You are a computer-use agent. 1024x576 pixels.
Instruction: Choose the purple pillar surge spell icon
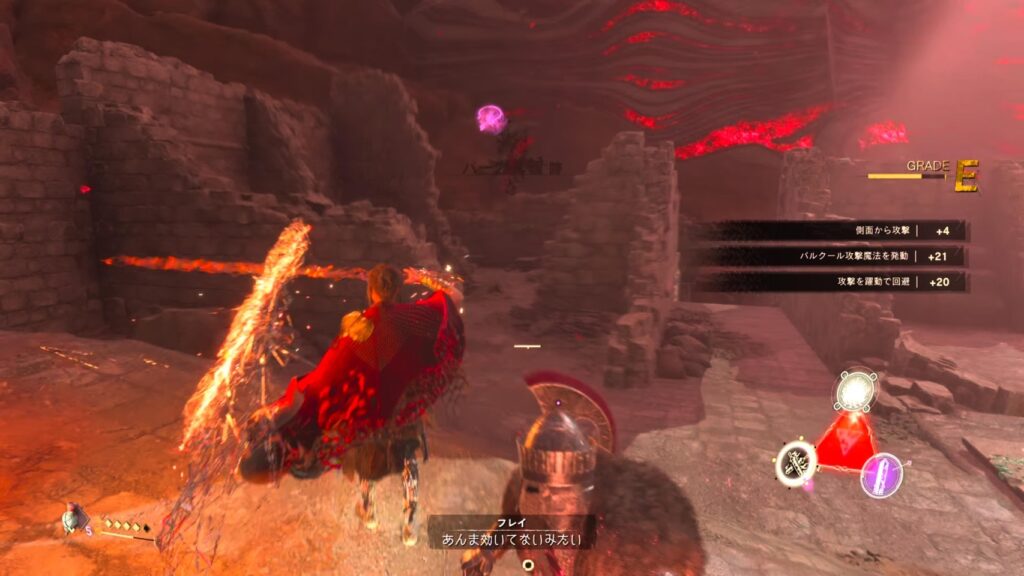click(882, 474)
